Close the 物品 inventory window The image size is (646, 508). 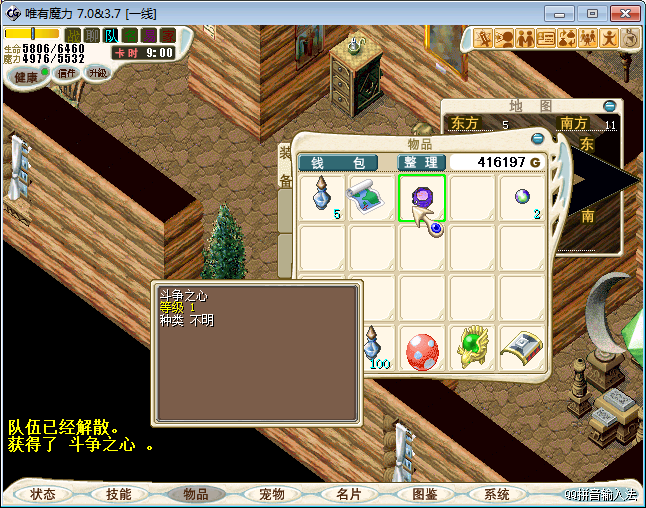pyautogui.click(x=538, y=139)
